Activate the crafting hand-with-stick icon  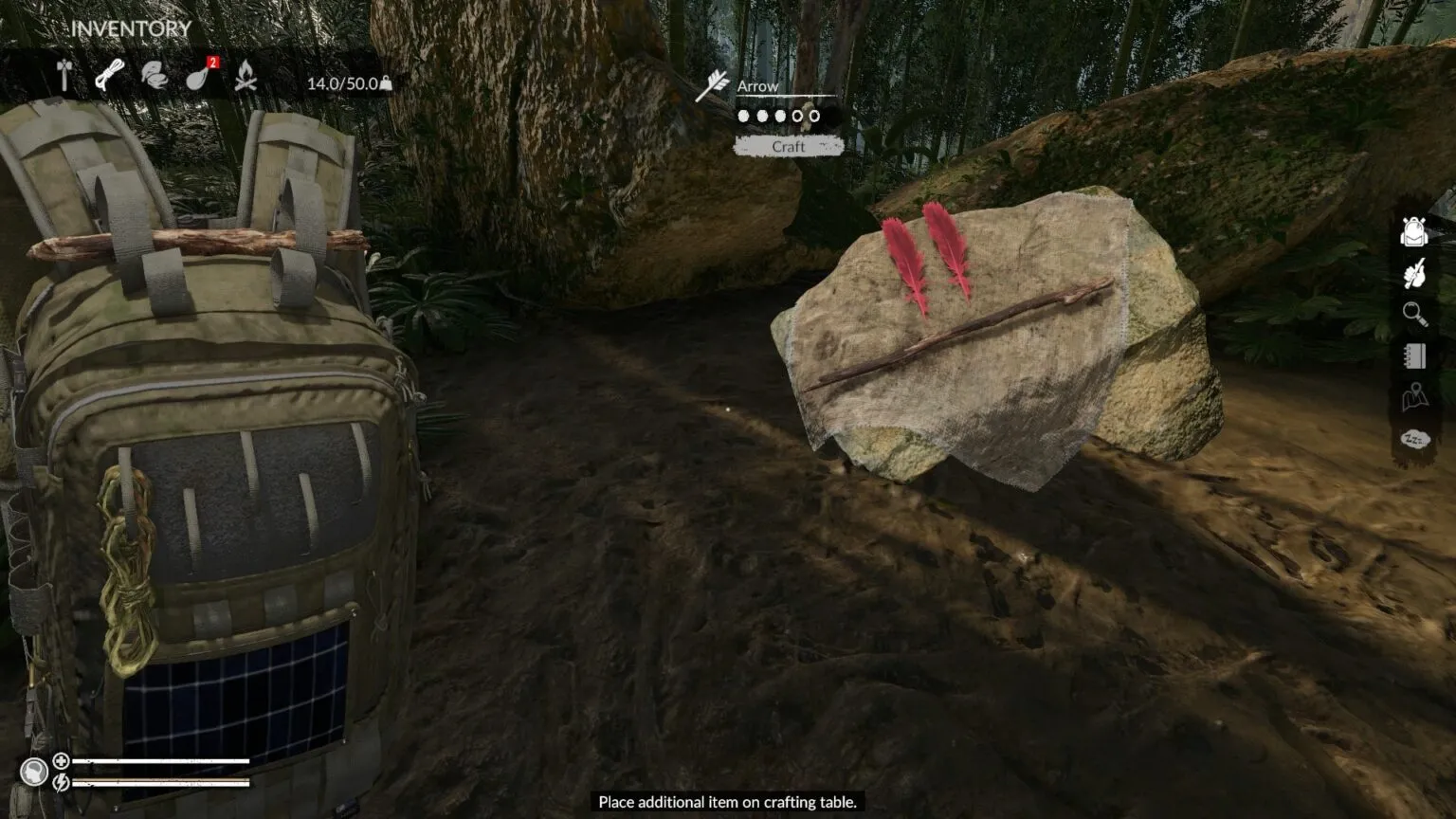pos(1414,274)
